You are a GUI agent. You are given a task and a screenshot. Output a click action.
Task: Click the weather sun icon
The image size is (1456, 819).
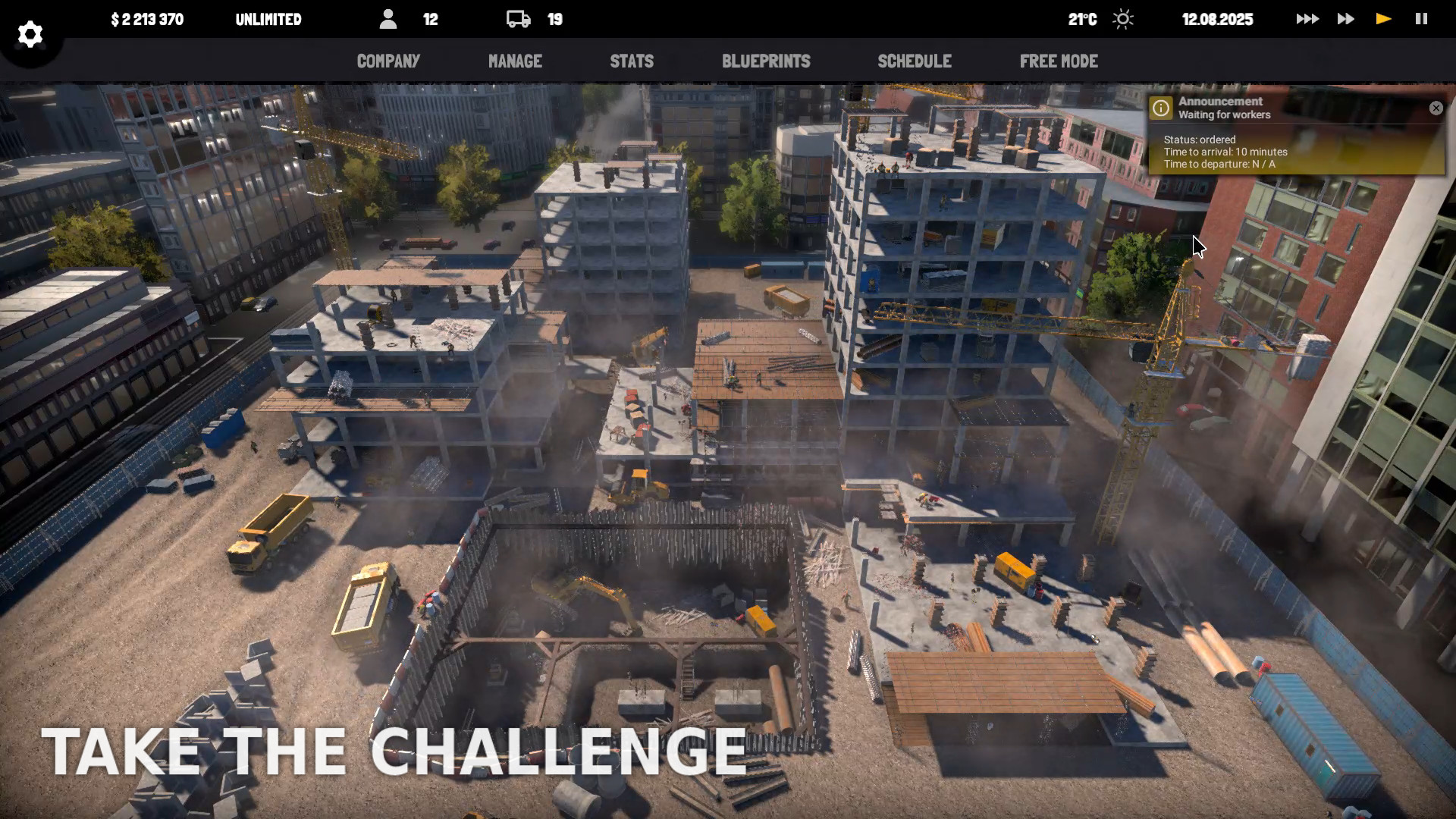pos(1122,19)
